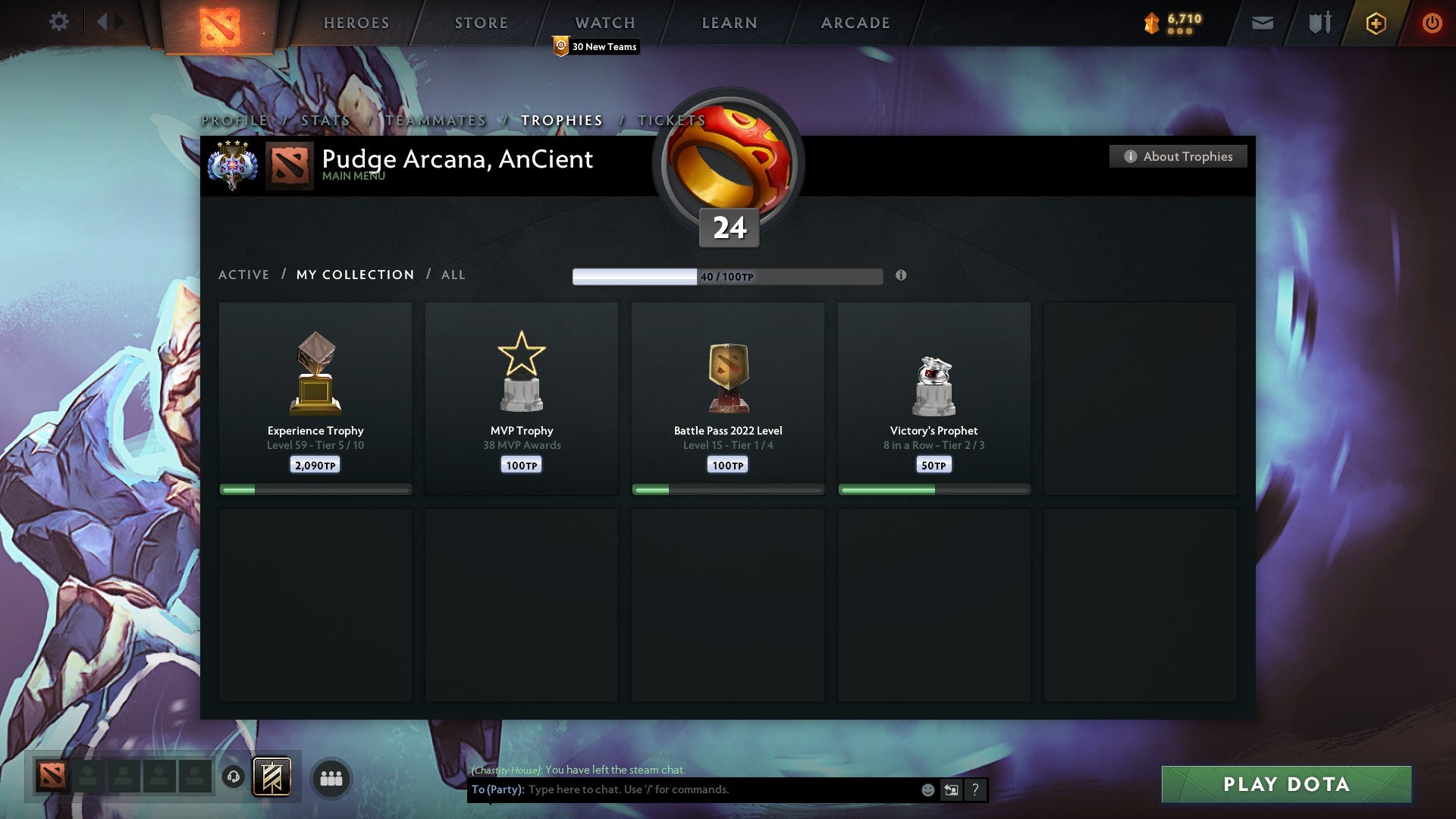1456x819 pixels.
Task: Open the ARCADE menu item
Action: coord(855,23)
